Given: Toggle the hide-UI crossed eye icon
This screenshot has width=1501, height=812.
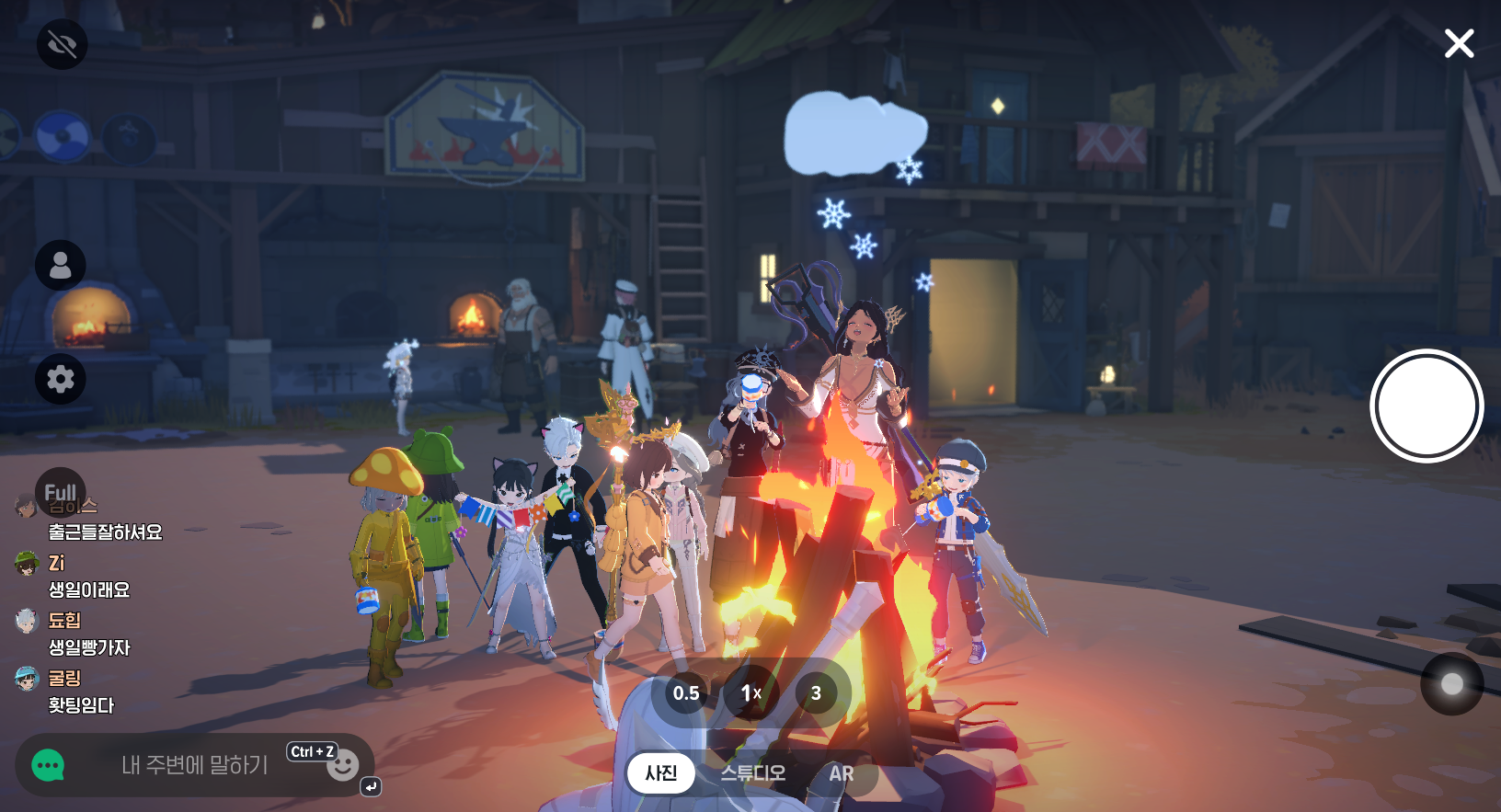Looking at the screenshot, I should click(62, 44).
